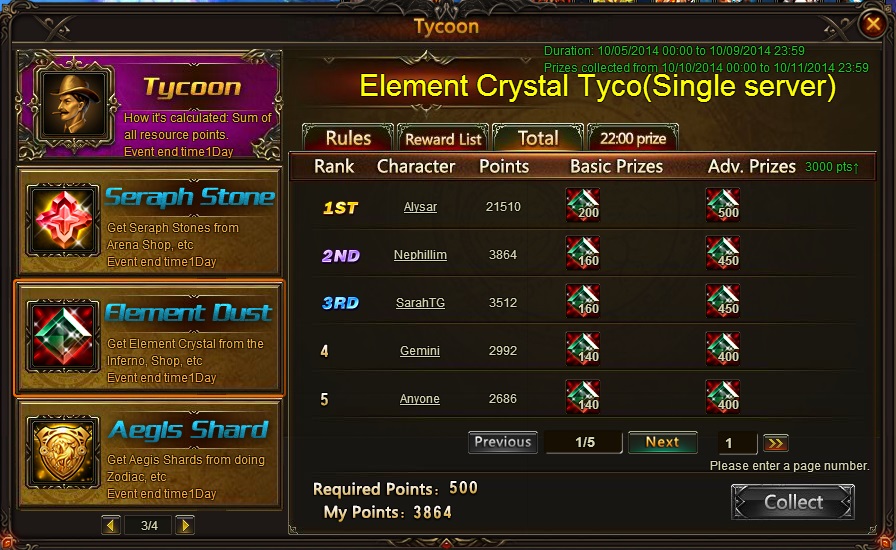Go to the Previous ranking page
The image size is (896, 550).
click(x=502, y=442)
